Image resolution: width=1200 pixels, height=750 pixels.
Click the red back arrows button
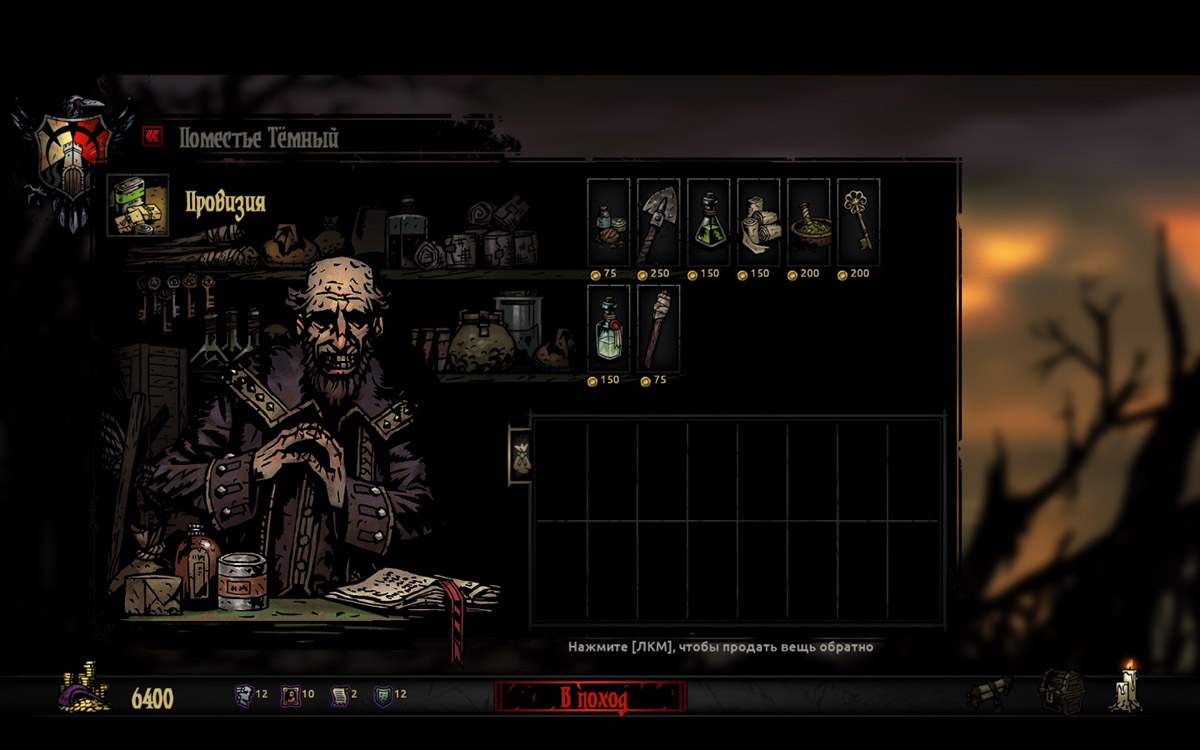pyautogui.click(x=153, y=136)
